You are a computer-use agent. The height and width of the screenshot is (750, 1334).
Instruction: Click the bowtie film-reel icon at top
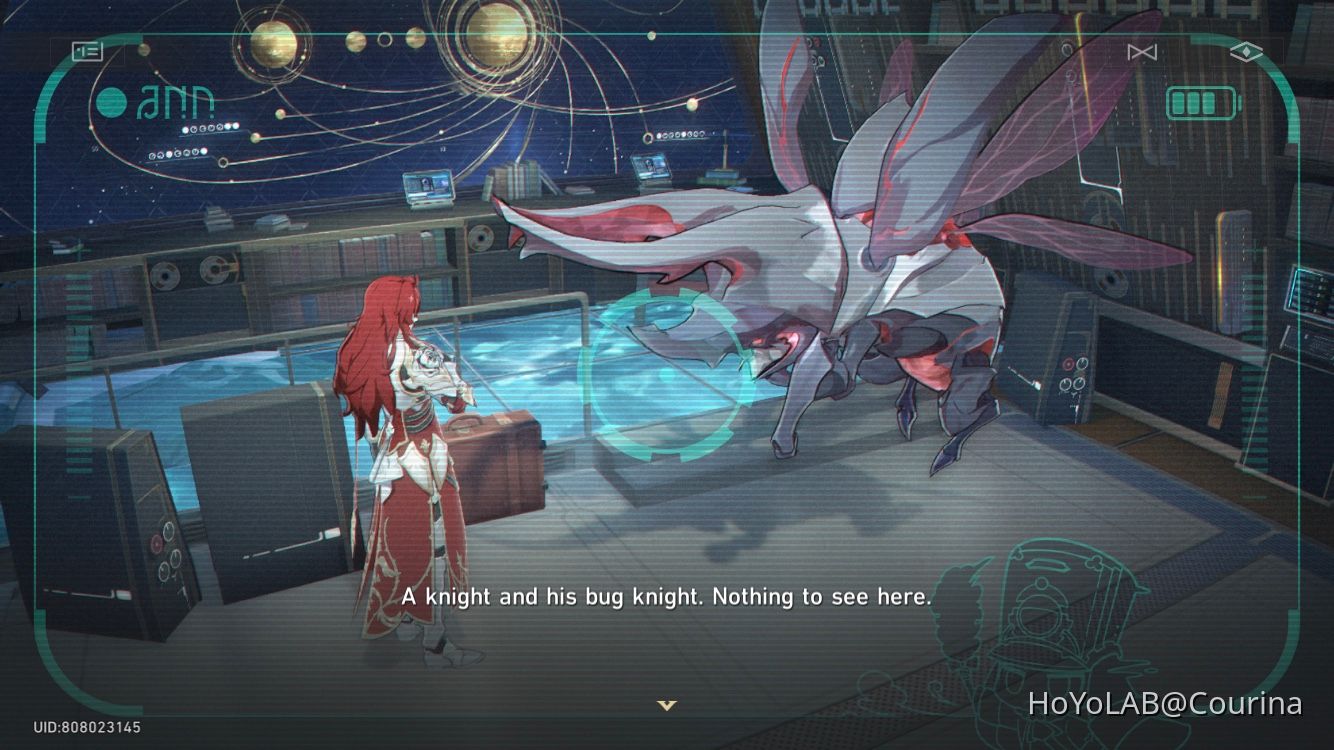pyautogui.click(x=1141, y=52)
